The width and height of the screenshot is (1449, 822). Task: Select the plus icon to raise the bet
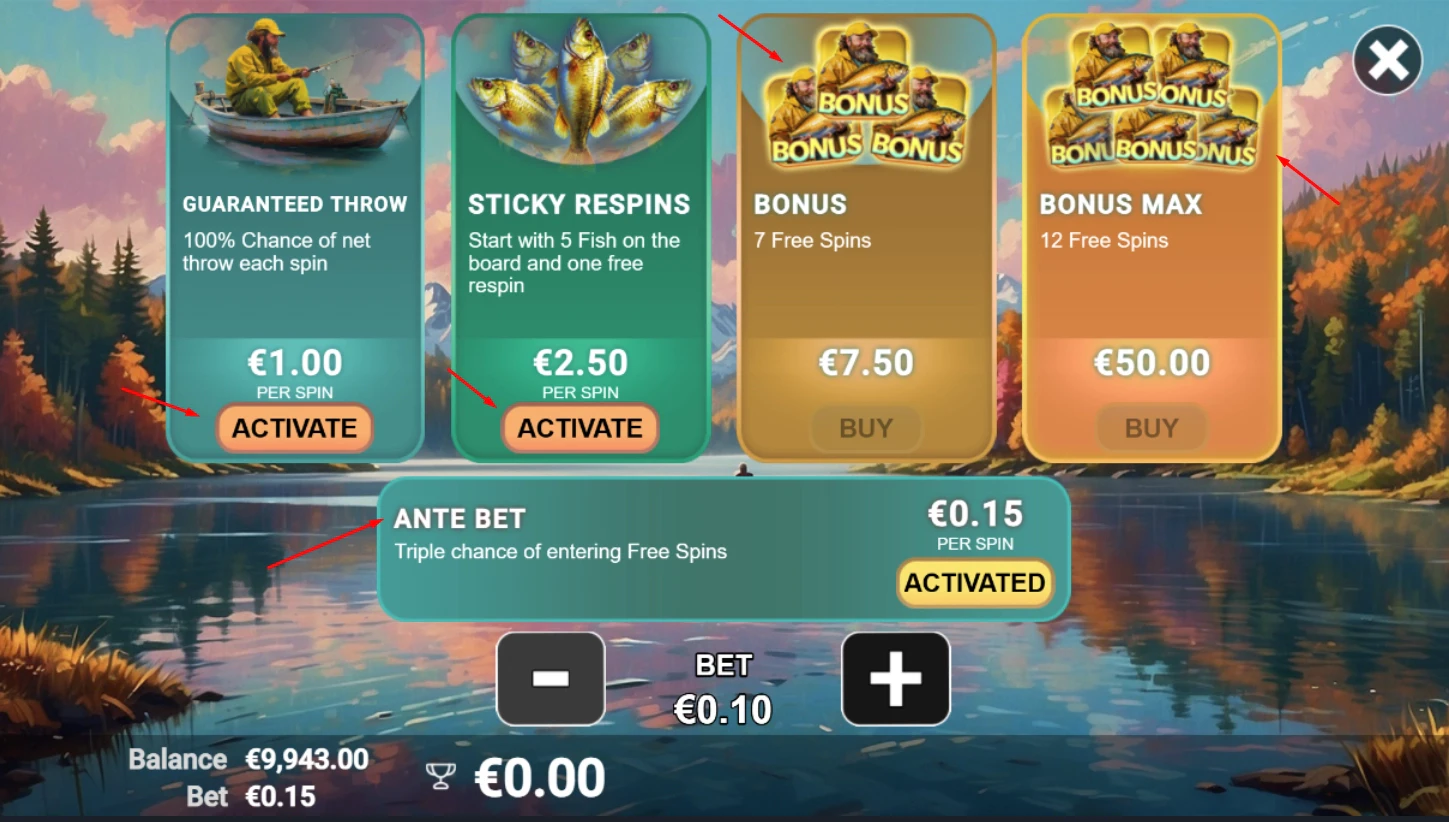coord(895,679)
